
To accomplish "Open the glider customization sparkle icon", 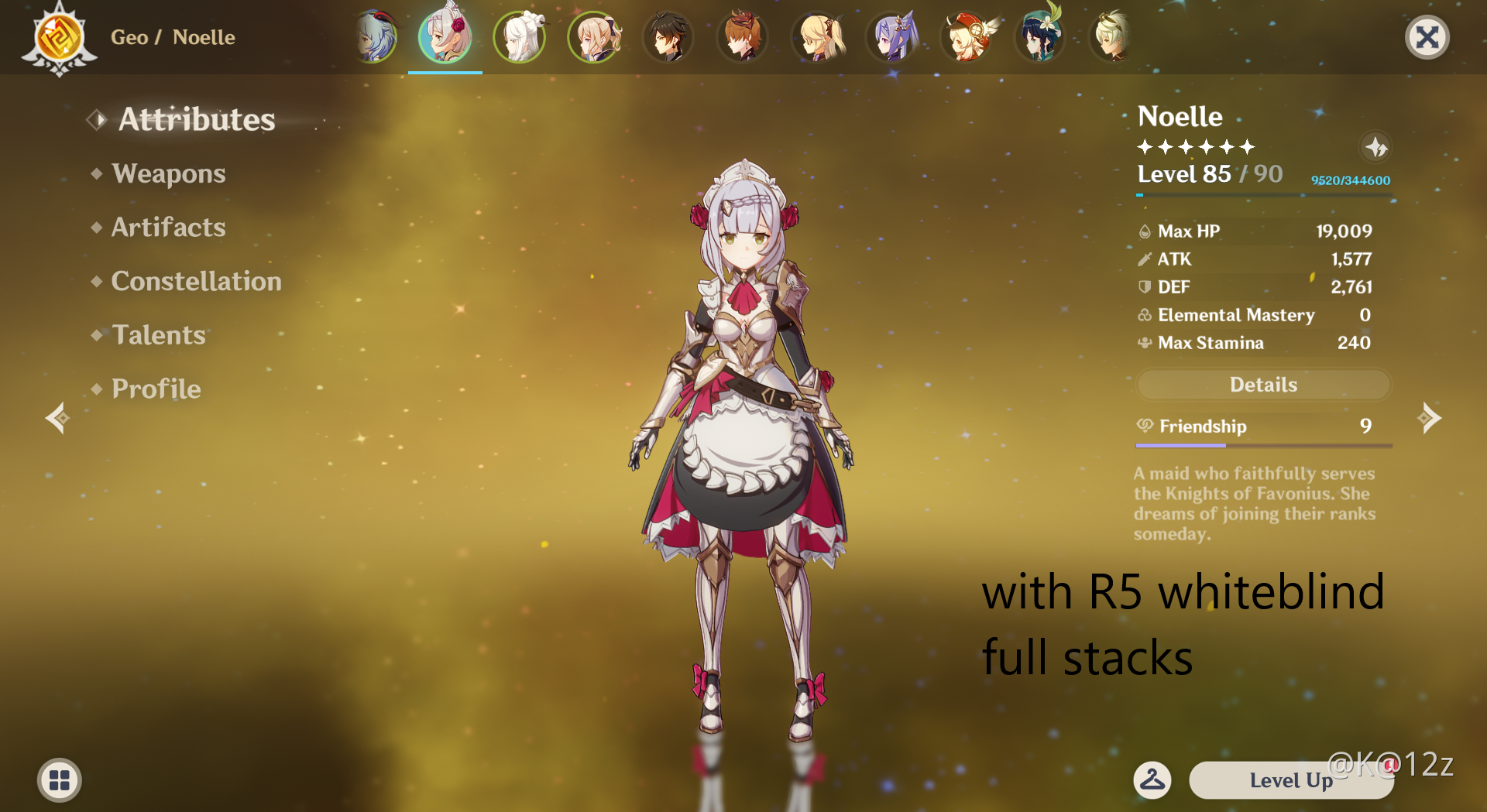I will [1377, 148].
